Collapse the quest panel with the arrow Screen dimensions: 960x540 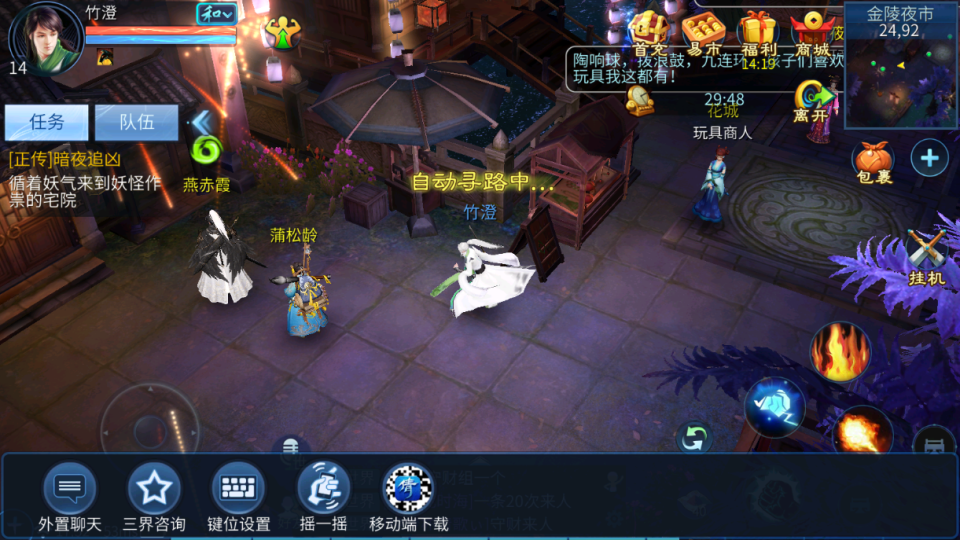click(x=203, y=123)
